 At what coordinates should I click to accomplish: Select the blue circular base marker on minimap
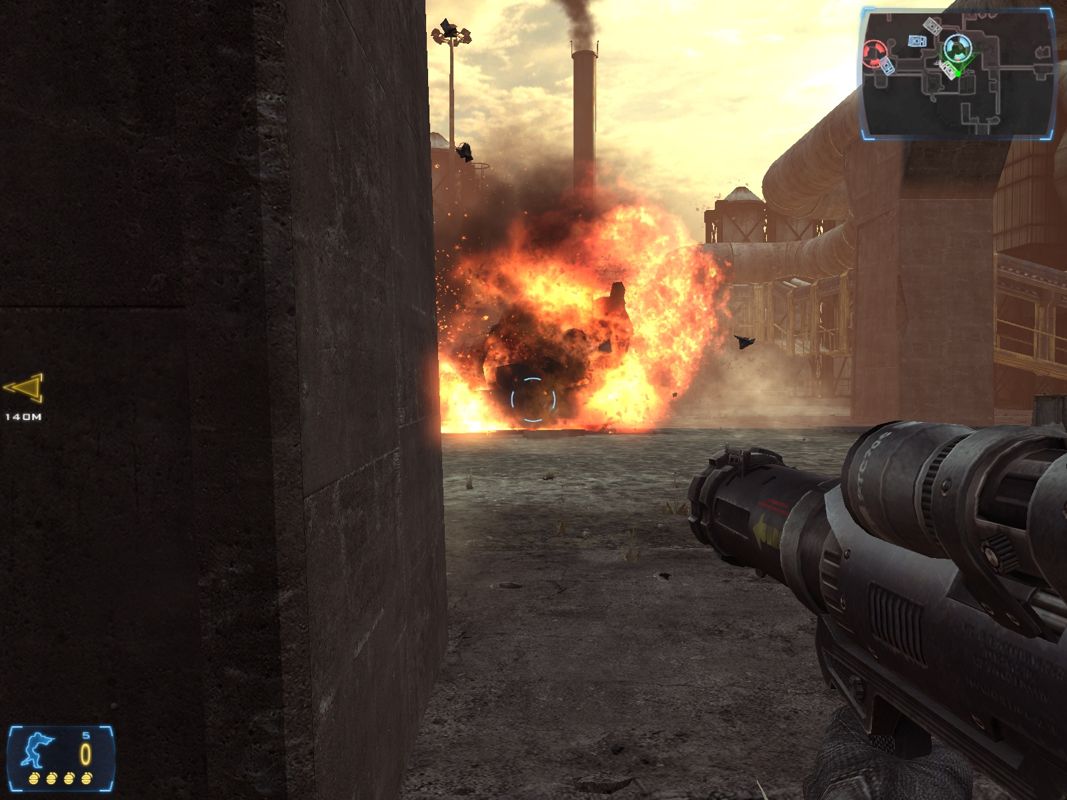pos(957,46)
